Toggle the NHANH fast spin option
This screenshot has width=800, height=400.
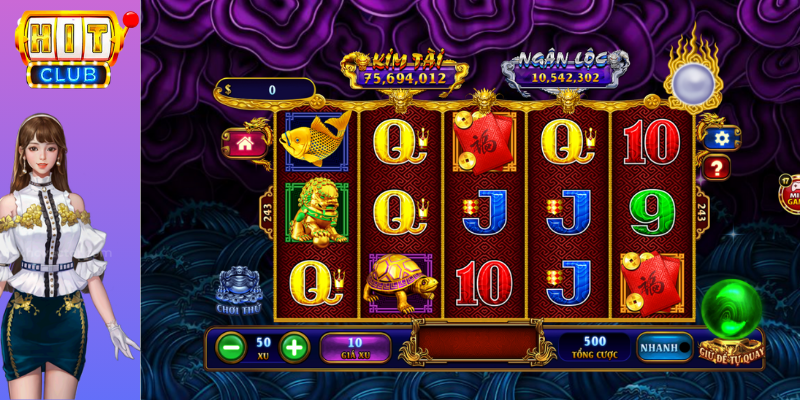(665, 347)
